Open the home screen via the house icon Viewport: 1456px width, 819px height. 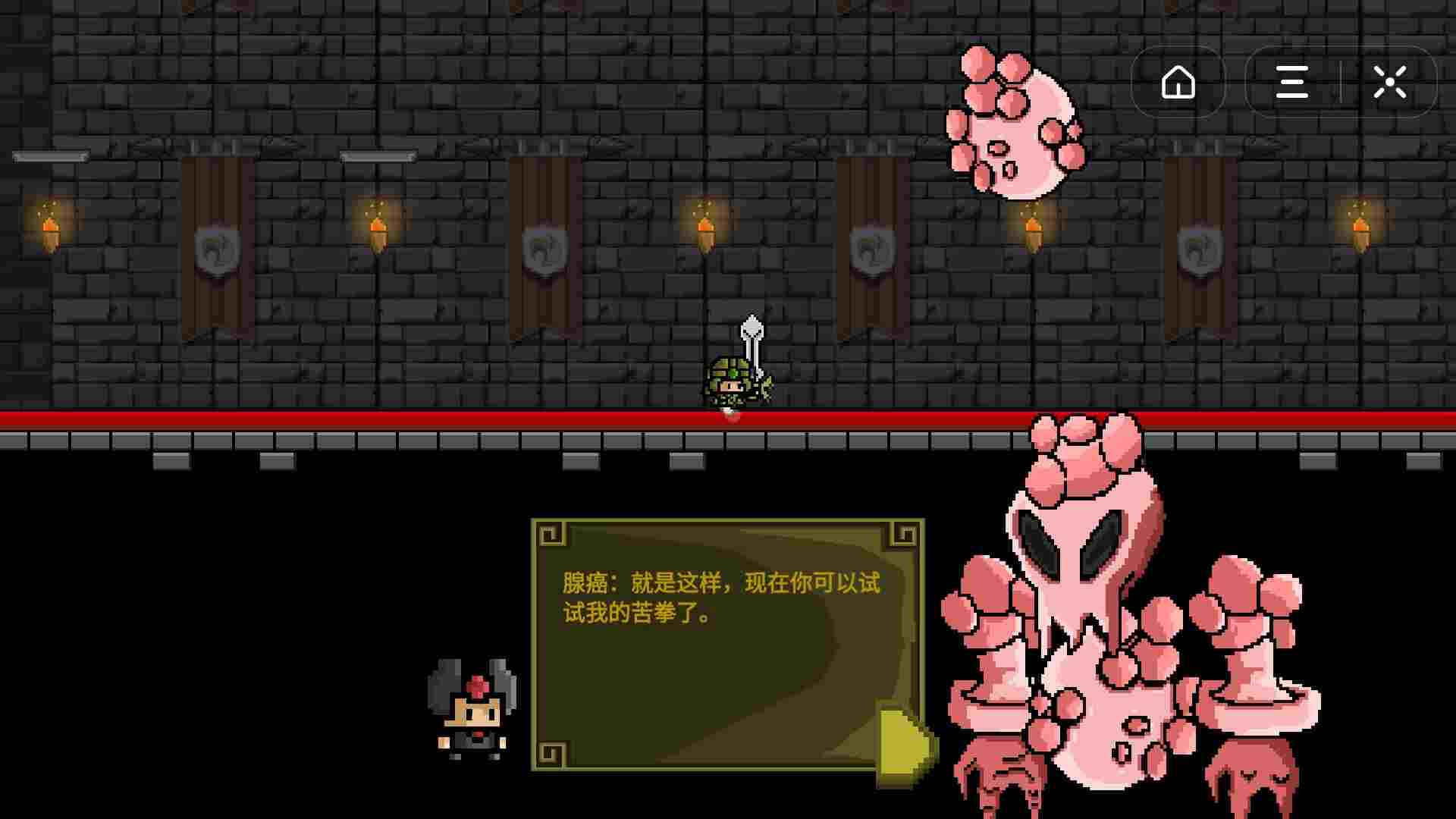coord(1178,82)
